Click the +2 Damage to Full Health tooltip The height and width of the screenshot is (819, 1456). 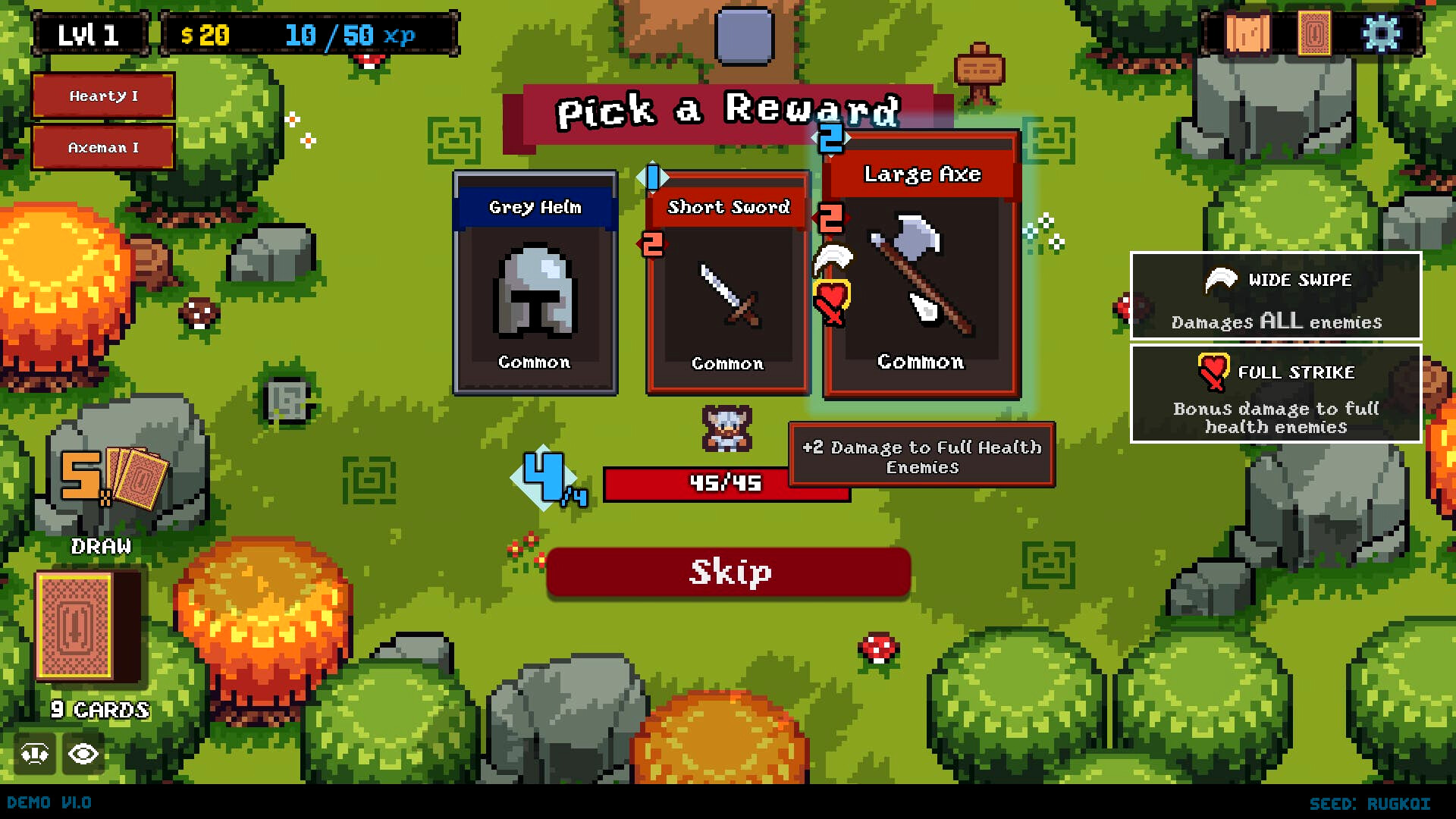pyautogui.click(x=921, y=457)
